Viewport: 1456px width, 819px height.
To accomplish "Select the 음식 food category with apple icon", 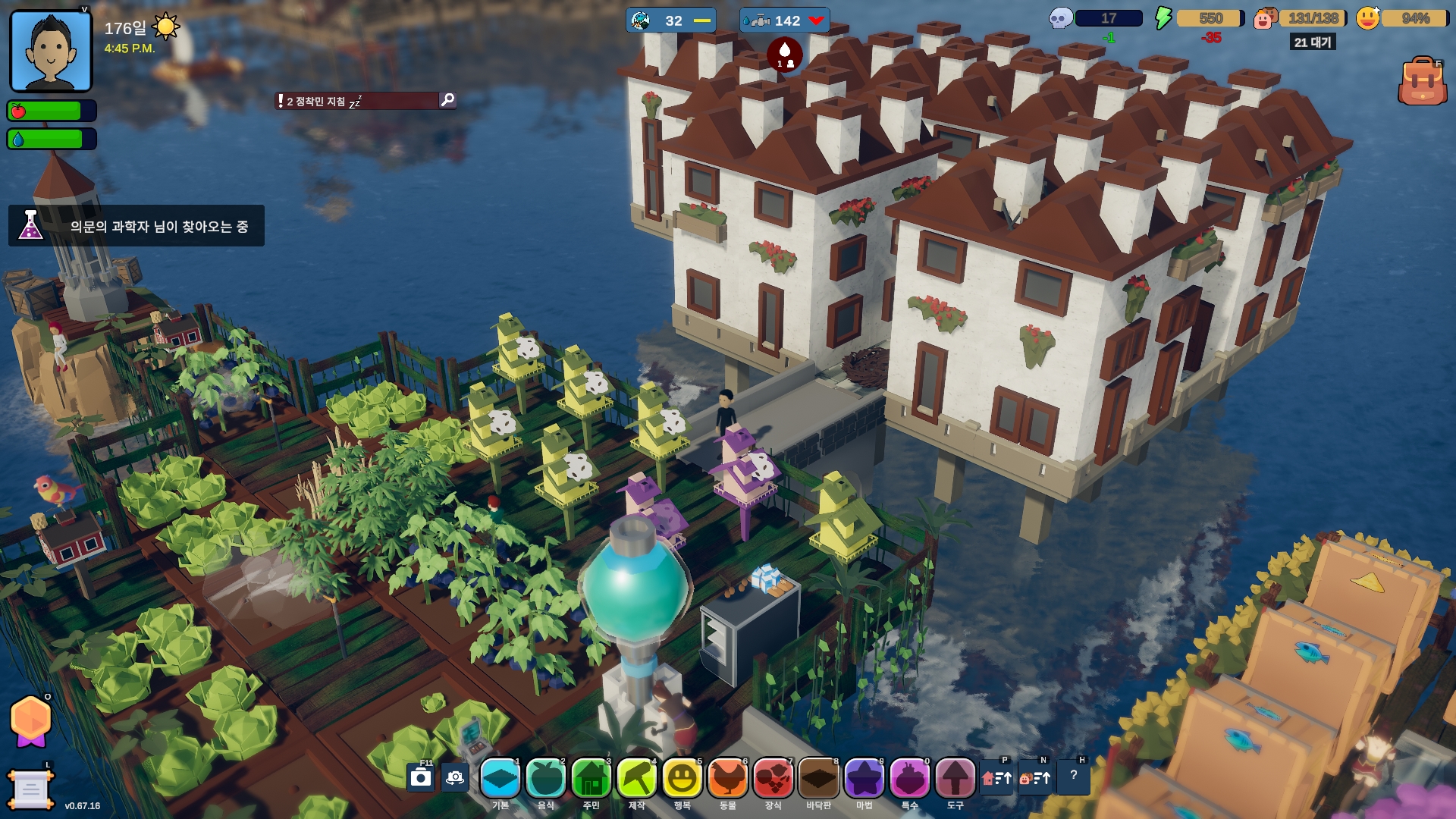I will click(546, 779).
